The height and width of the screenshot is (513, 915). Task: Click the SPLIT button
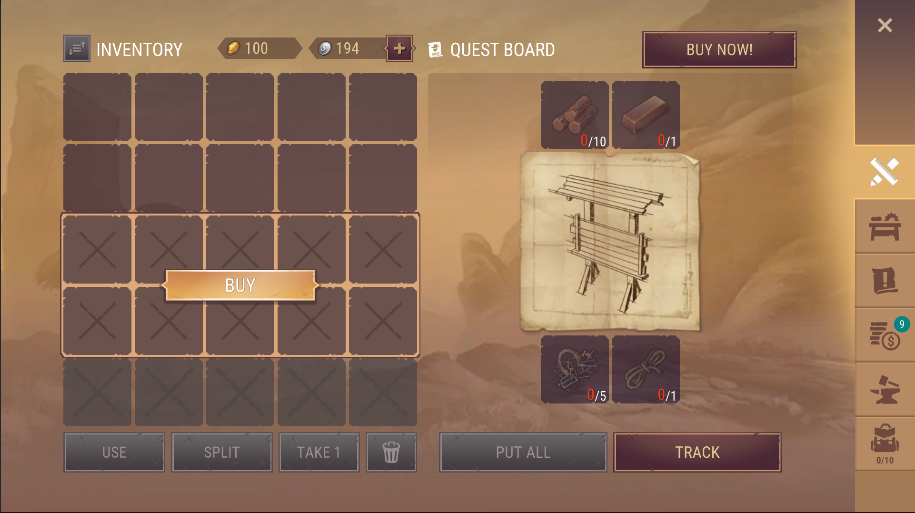pos(222,452)
